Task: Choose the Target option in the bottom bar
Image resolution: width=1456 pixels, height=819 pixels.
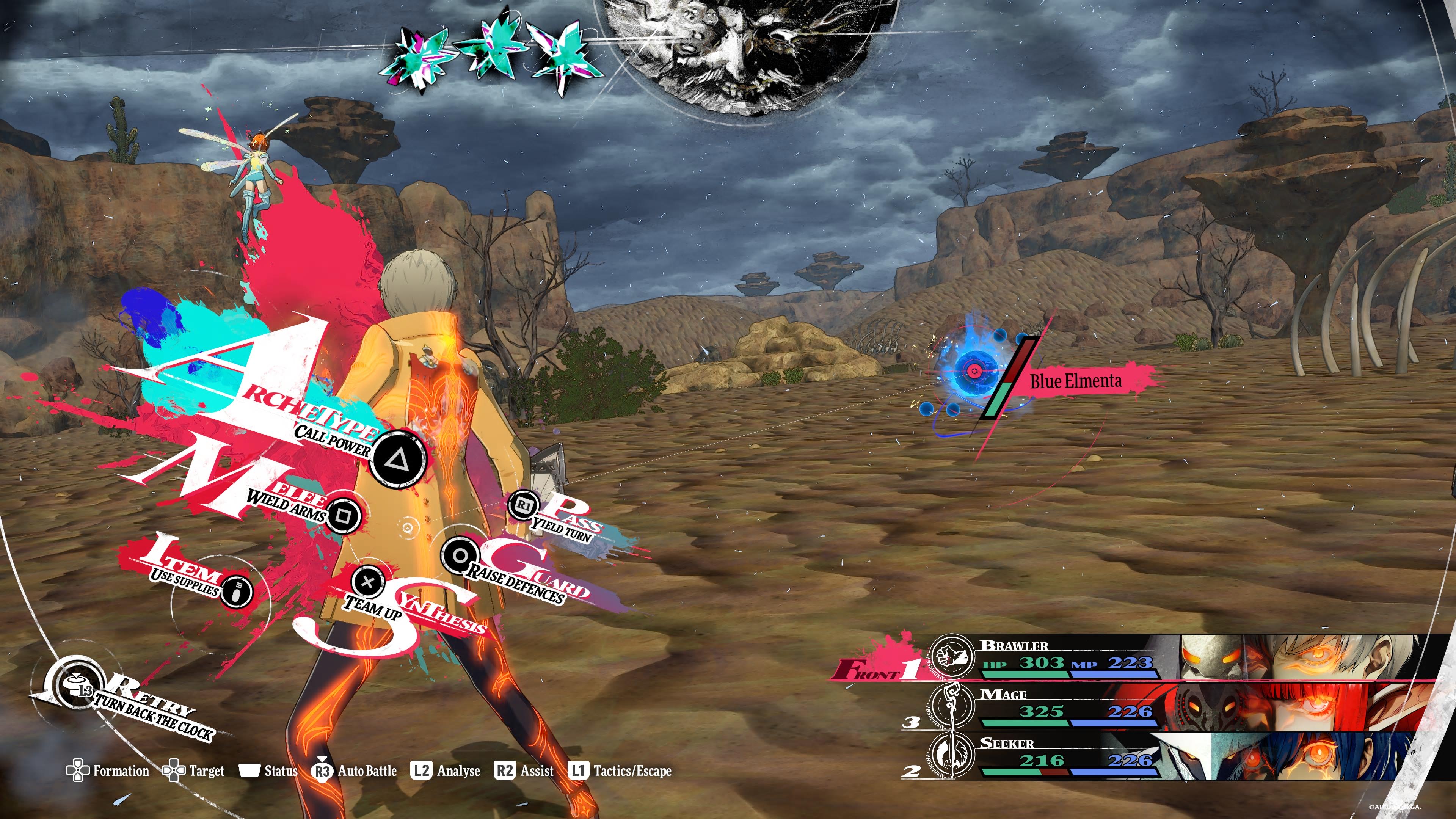Action: (x=194, y=771)
